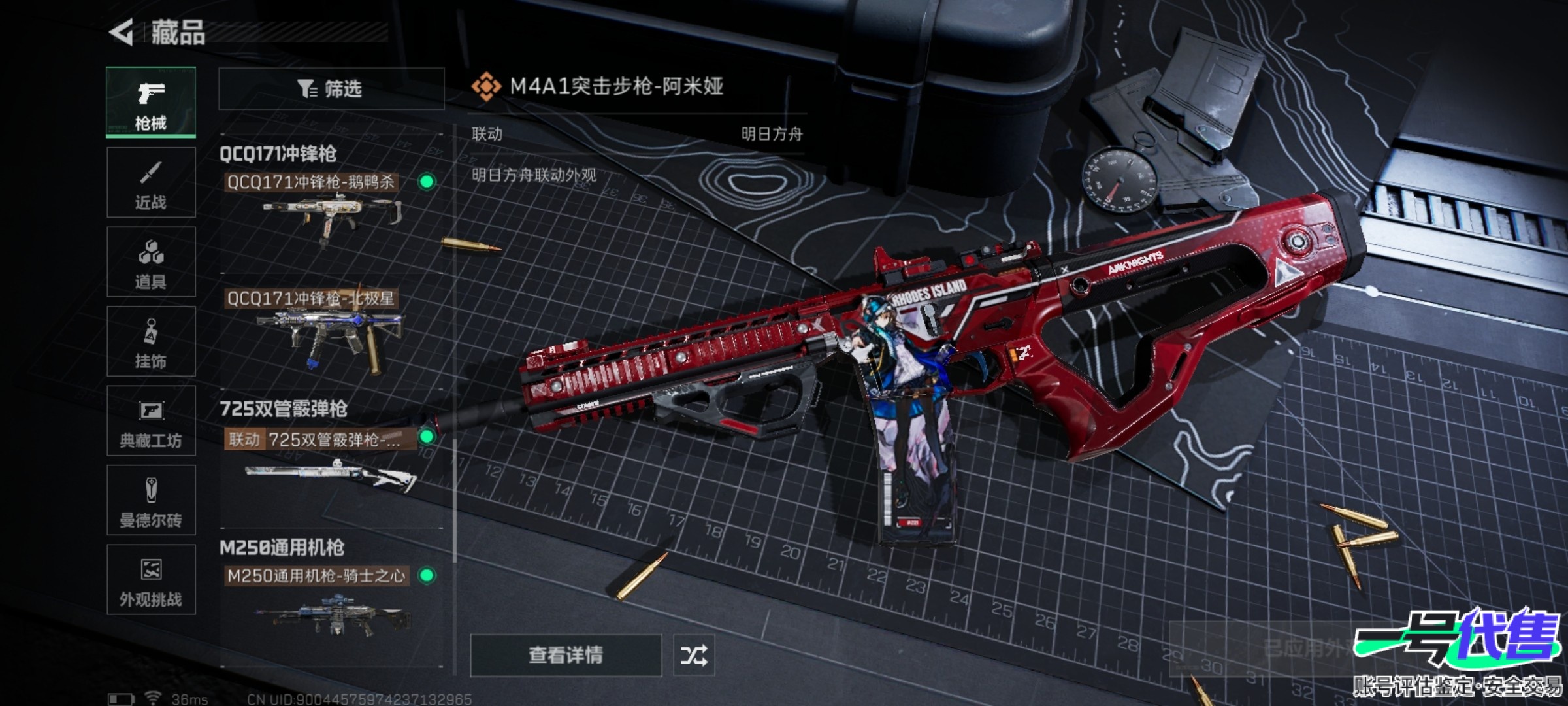Viewport: 1568px width, 706px height.
Task: Switch to the 曼德尔砖 tab
Action: click(x=151, y=501)
